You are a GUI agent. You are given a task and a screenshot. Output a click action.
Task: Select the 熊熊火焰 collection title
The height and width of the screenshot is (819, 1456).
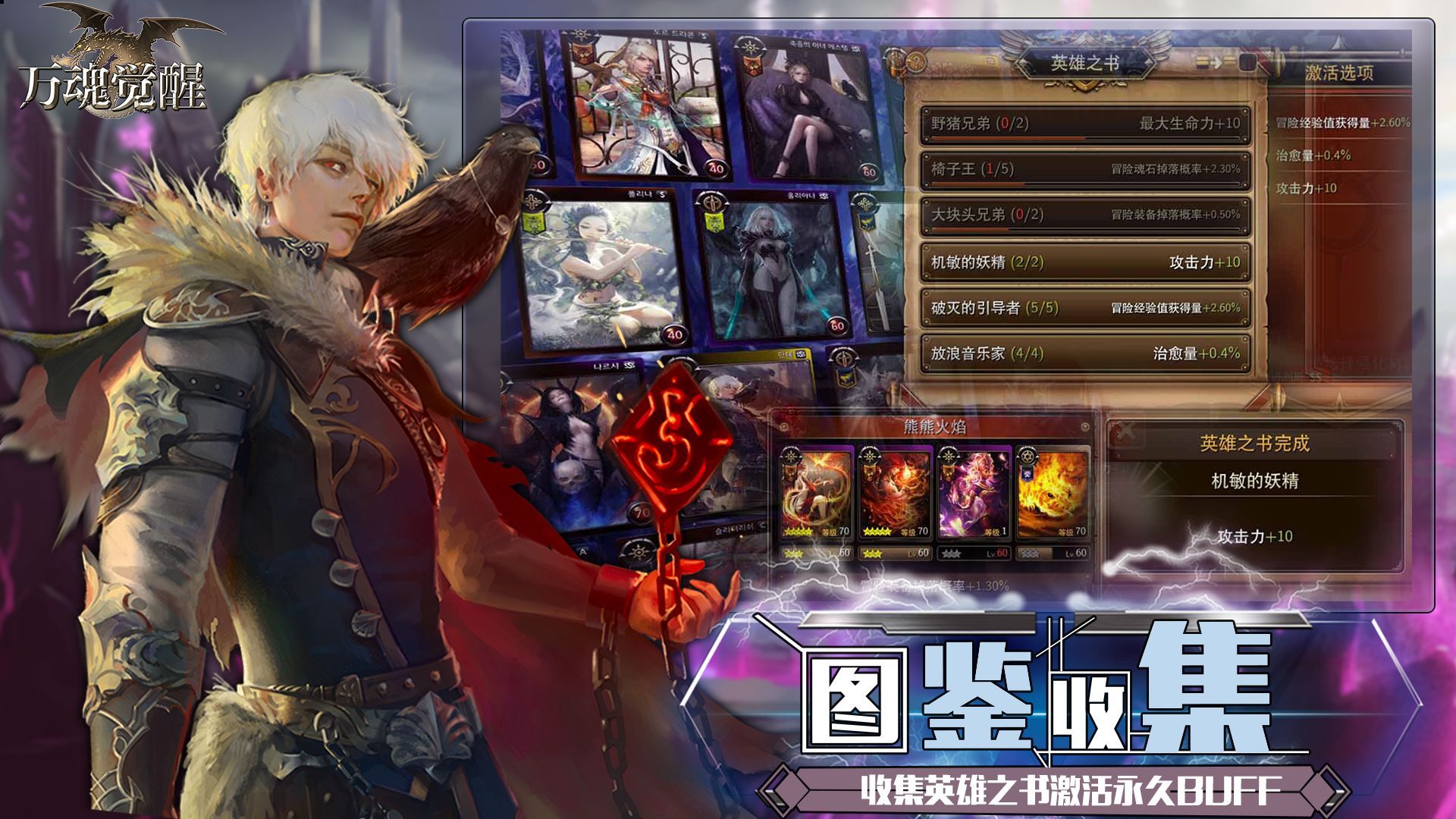click(x=936, y=427)
